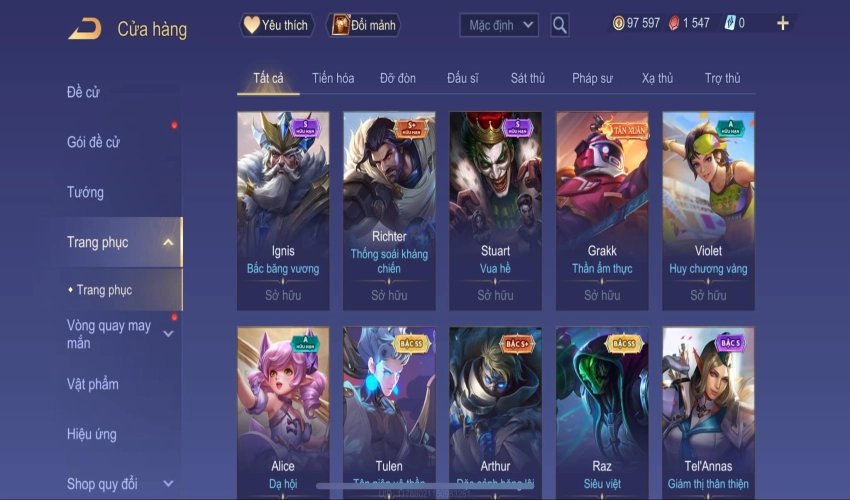Switch to the Tiến hóa tab

(x=333, y=78)
